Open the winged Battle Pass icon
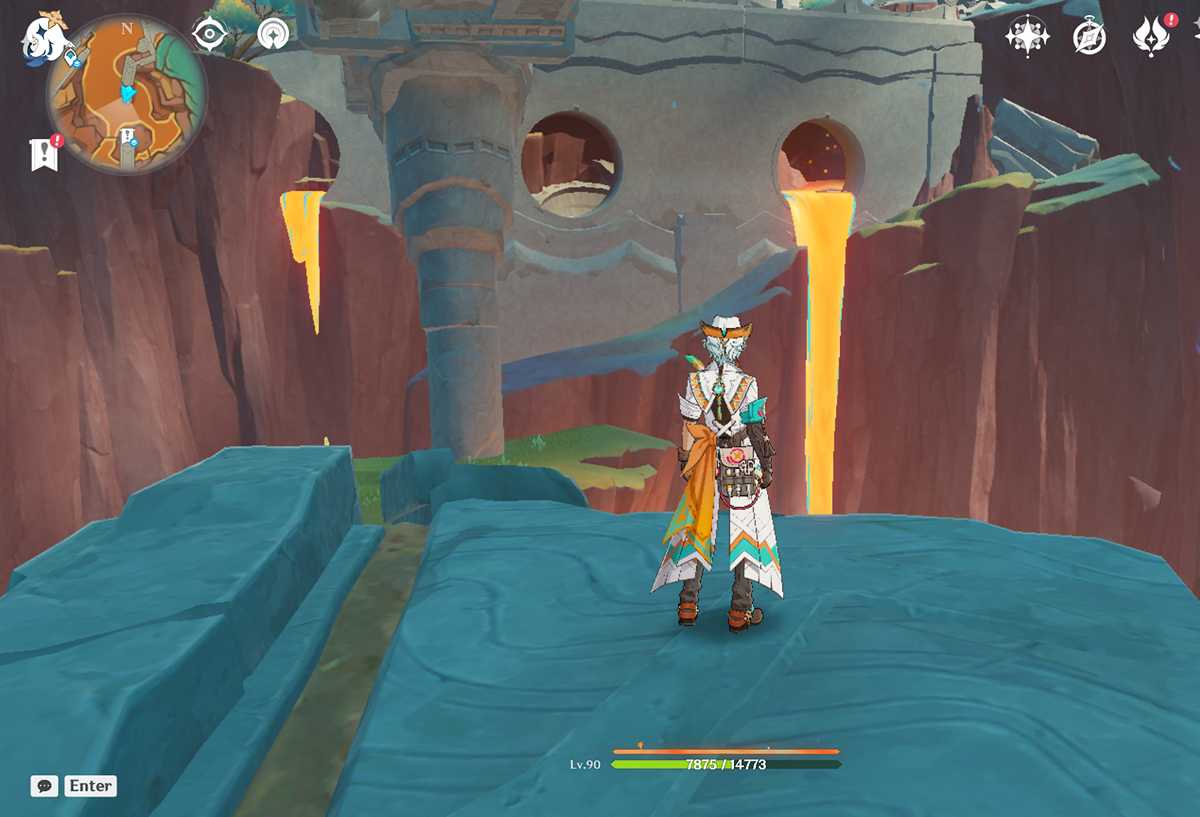1200x817 pixels. (x=1151, y=37)
